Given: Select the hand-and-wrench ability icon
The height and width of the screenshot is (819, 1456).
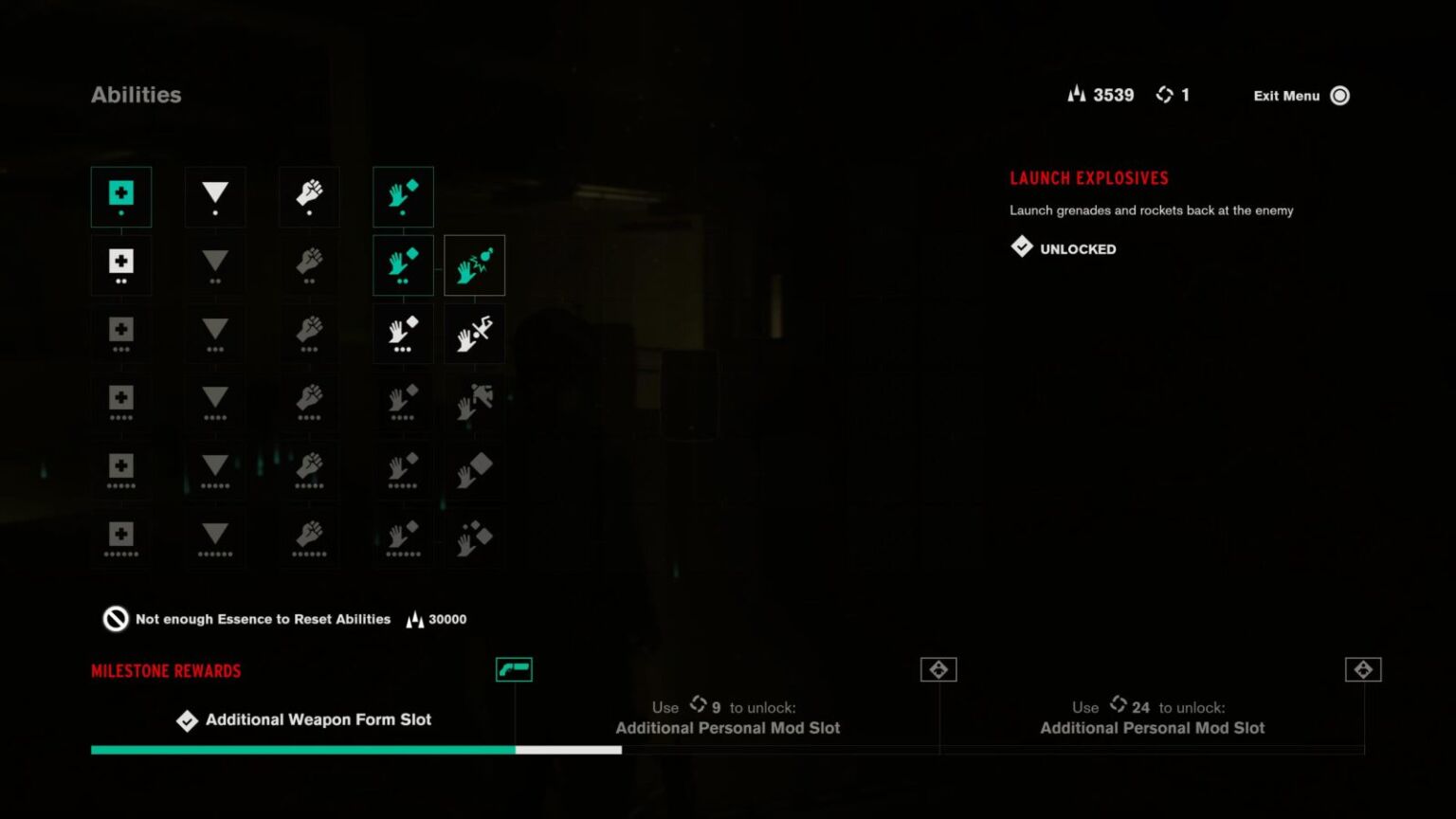Looking at the screenshot, I should (x=474, y=334).
